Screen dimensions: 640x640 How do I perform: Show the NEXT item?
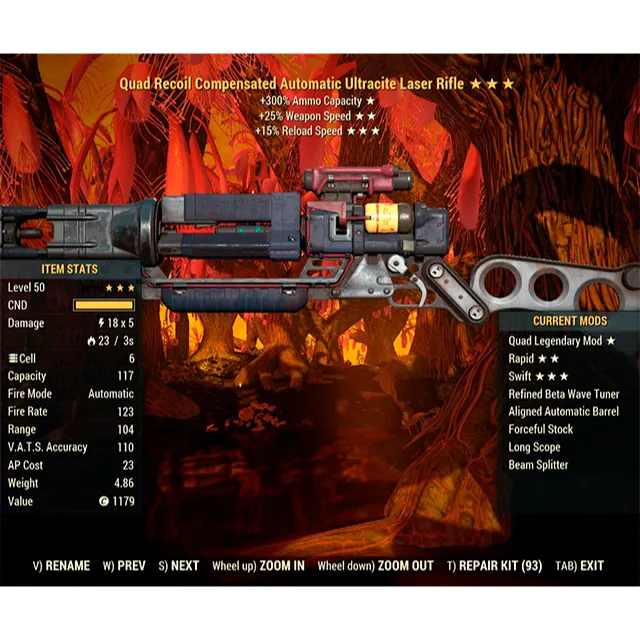(x=179, y=566)
